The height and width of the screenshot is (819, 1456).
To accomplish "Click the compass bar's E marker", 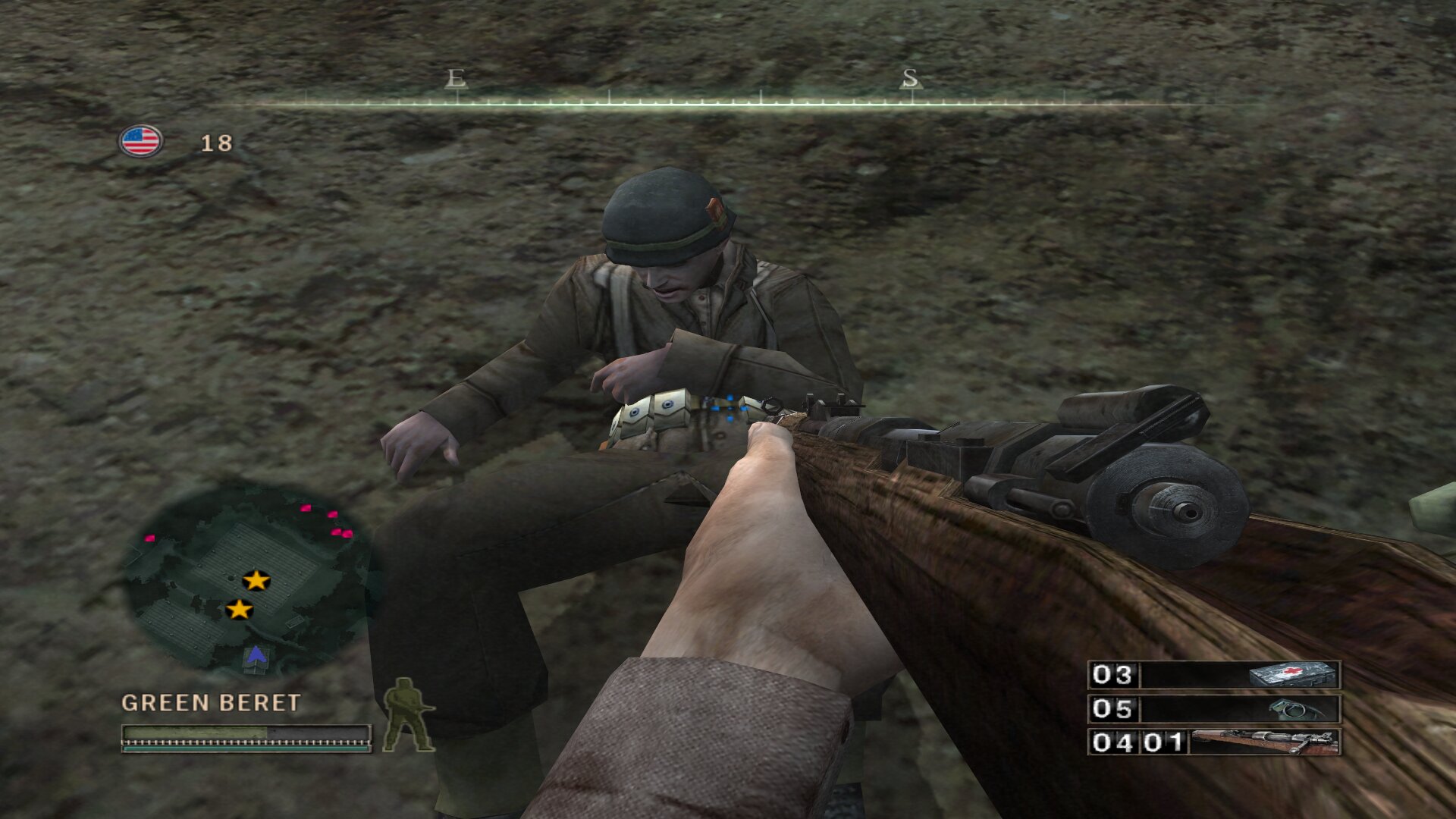I will [x=456, y=78].
